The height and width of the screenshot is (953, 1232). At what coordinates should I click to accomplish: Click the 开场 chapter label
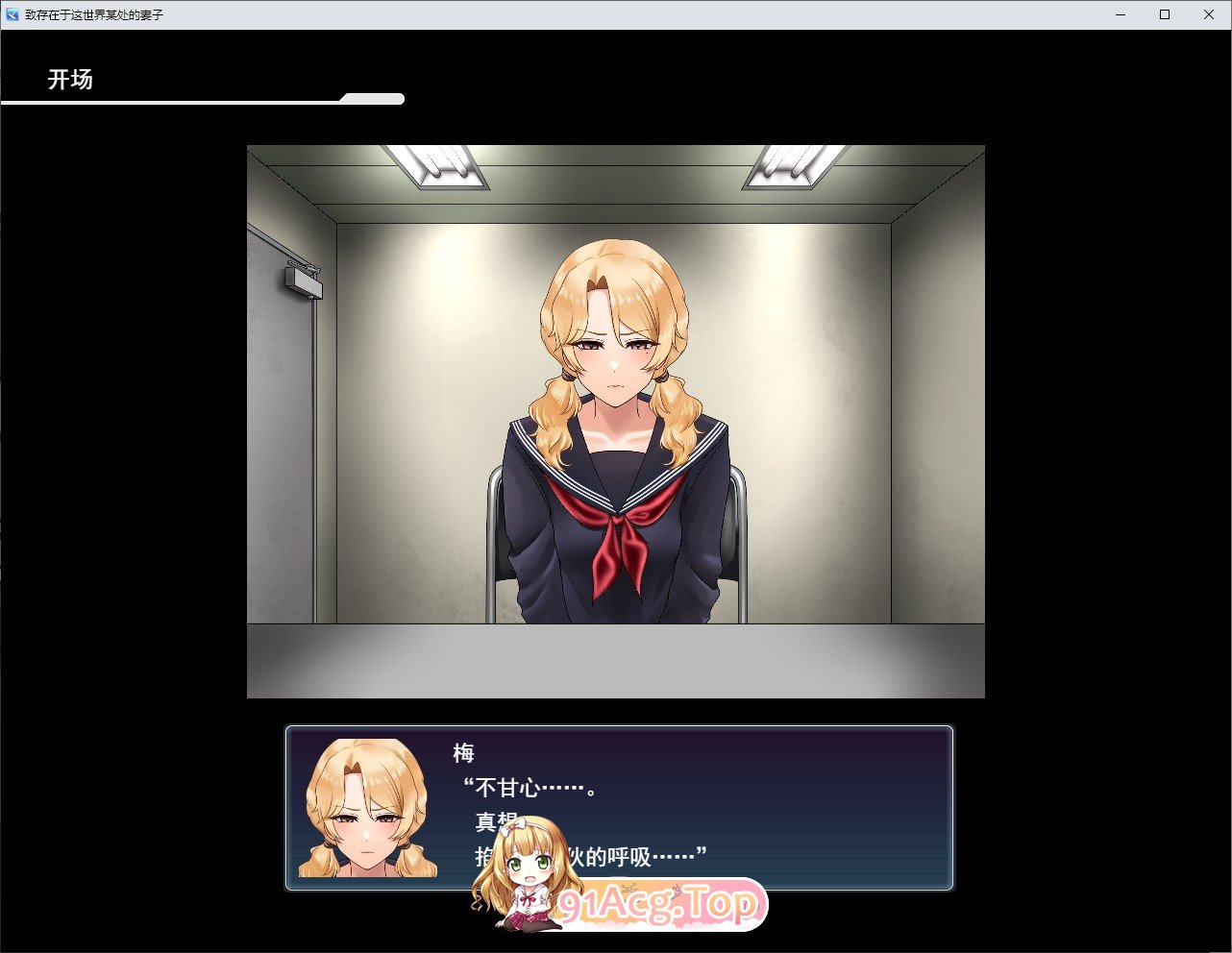coord(71,80)
